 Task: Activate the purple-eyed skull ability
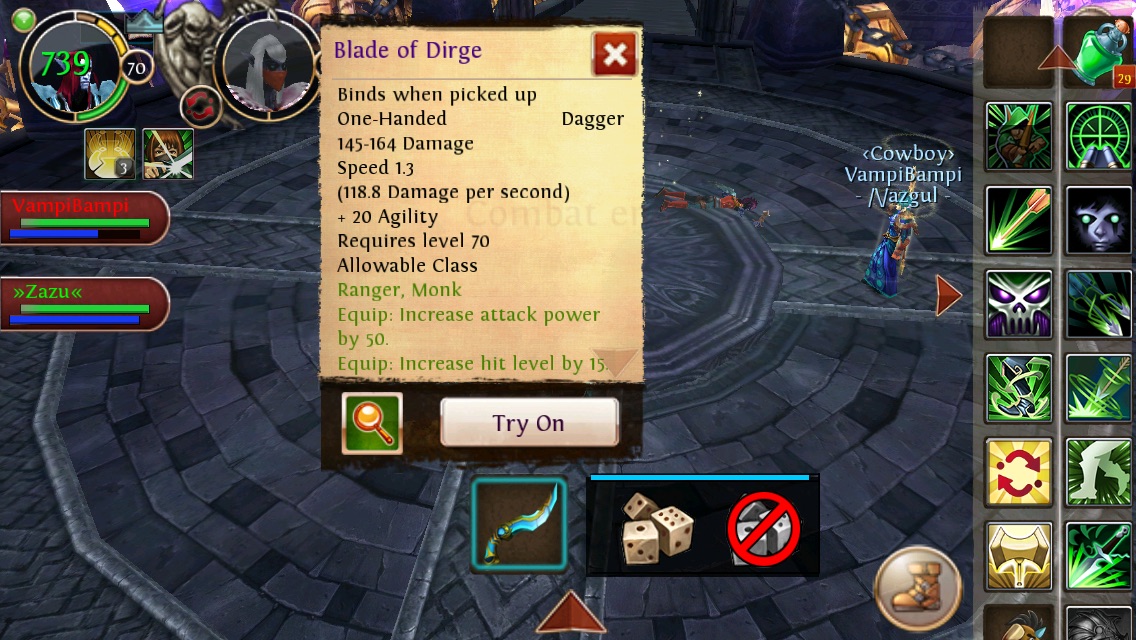pos(1019,303)
